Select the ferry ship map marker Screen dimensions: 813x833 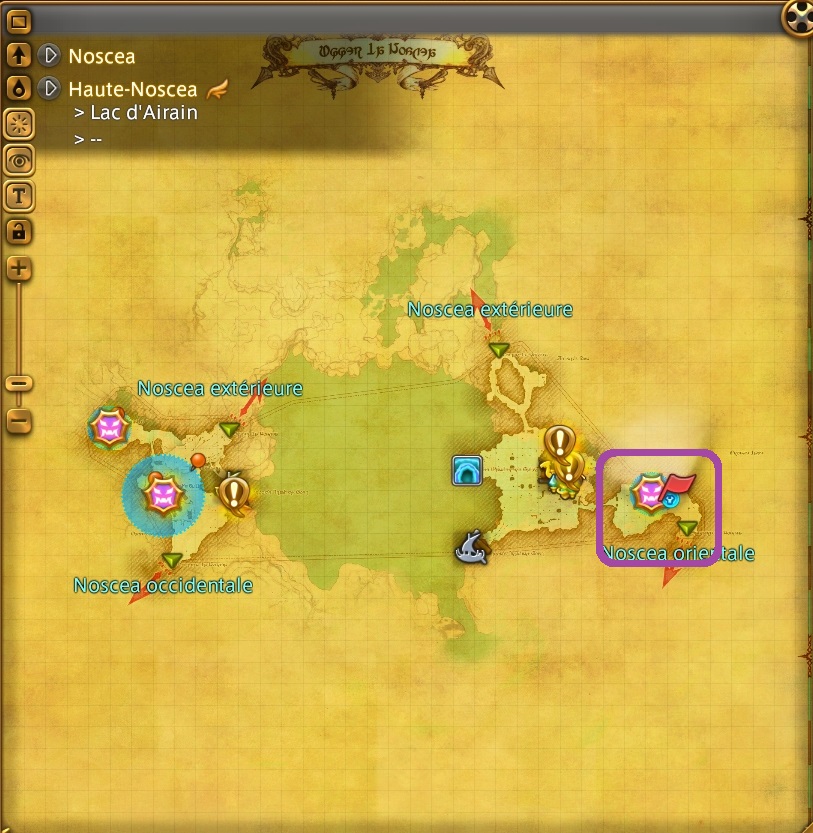coord(471,544)
